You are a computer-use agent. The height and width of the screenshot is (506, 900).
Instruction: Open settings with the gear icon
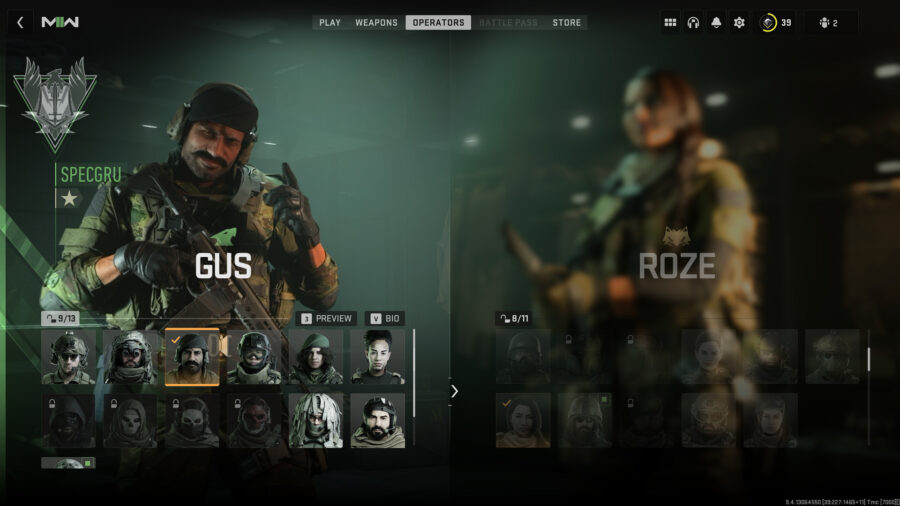[x=739, y=22]
